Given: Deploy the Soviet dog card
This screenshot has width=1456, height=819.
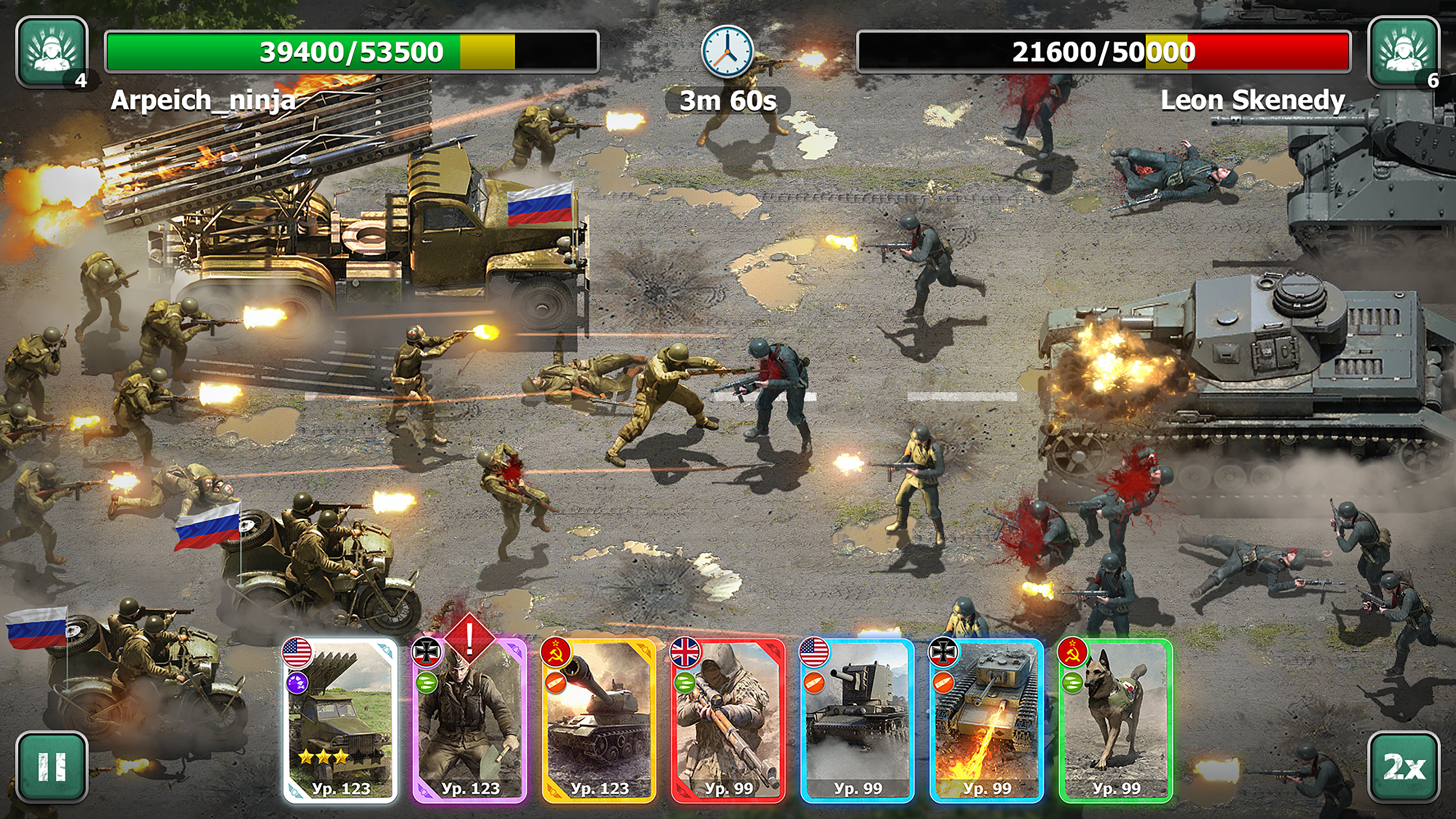Looking at the screenshot, I should 1115,721.
